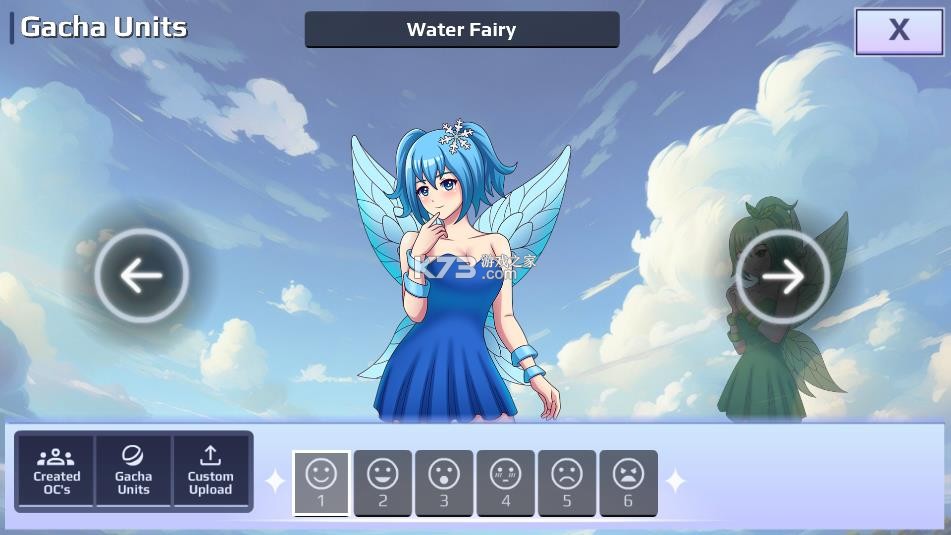Select expression 1 smiling face

click(321, 482)
